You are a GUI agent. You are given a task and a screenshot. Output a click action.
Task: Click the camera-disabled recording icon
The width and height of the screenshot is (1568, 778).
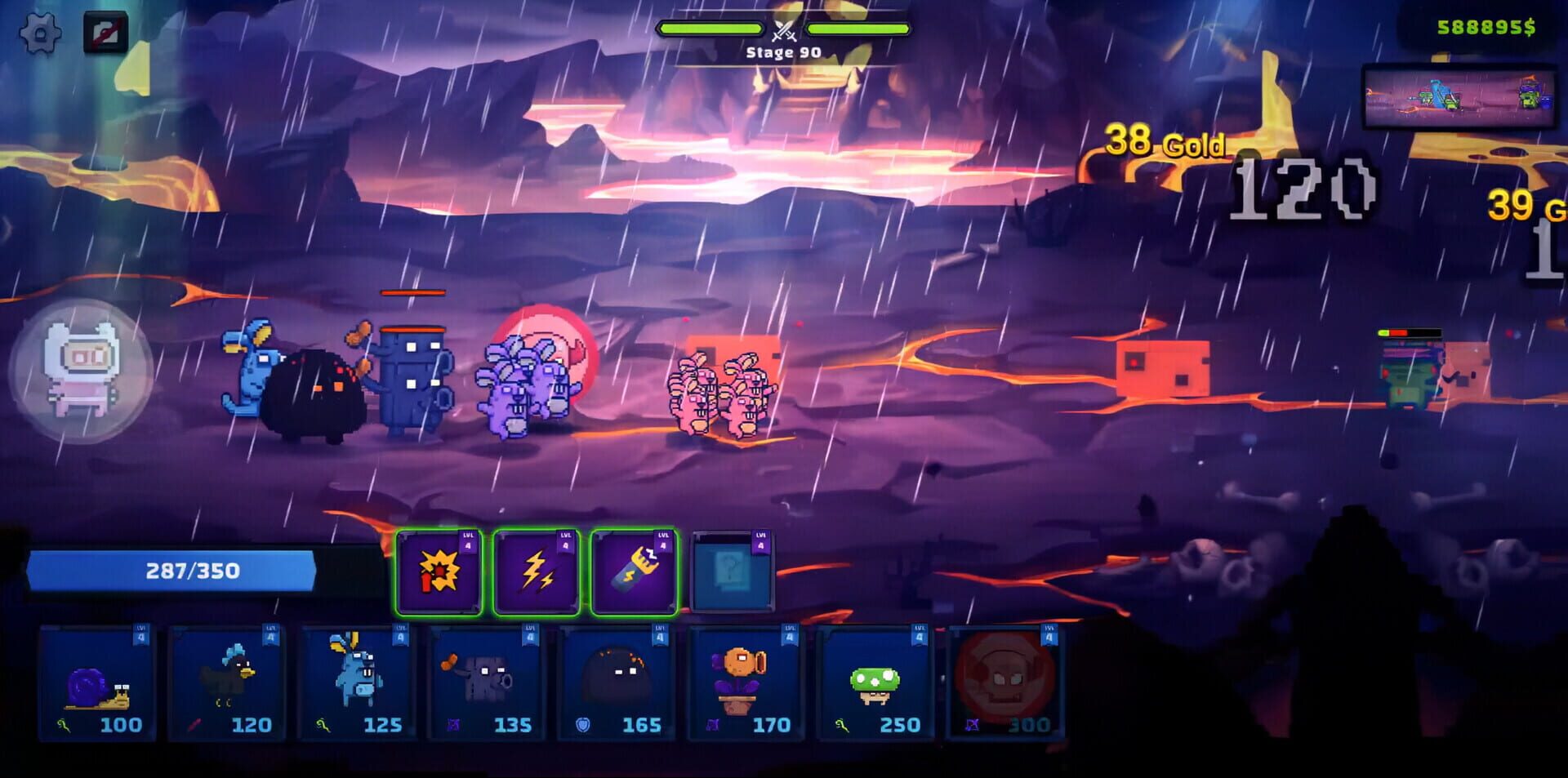pos(105,31)
